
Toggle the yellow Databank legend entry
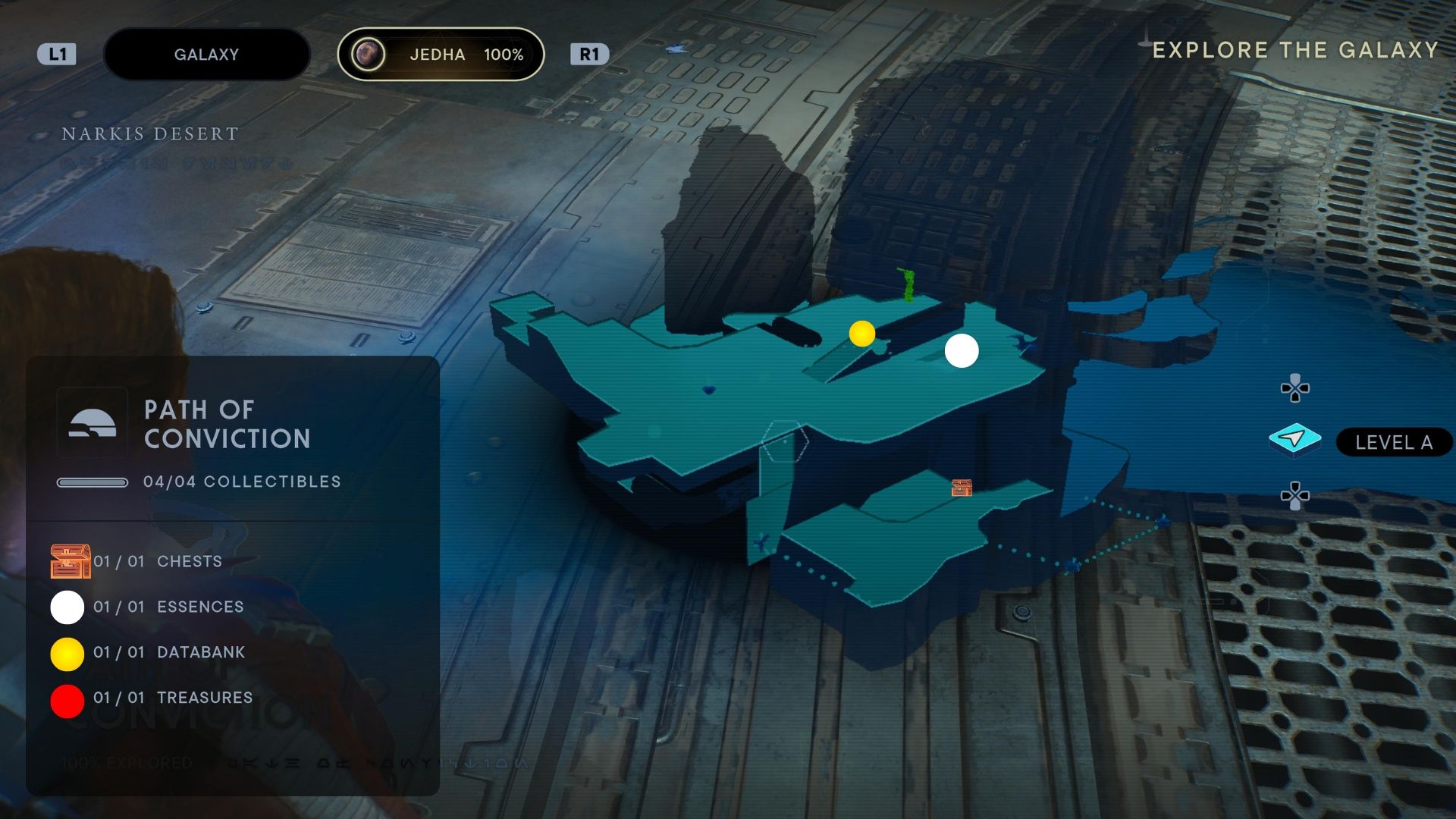click(67, 652)
